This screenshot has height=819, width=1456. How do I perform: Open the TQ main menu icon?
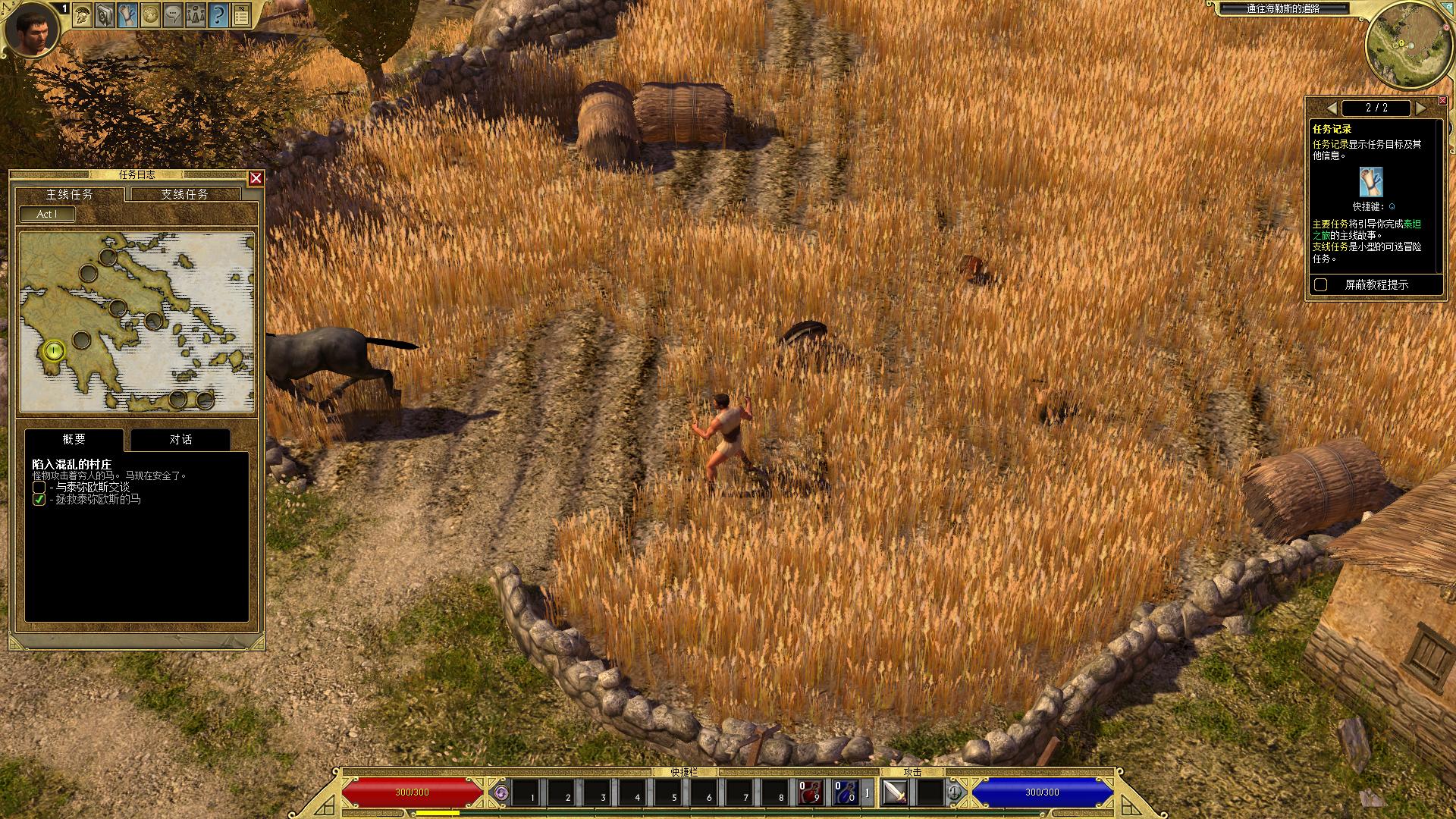[241, 14]
